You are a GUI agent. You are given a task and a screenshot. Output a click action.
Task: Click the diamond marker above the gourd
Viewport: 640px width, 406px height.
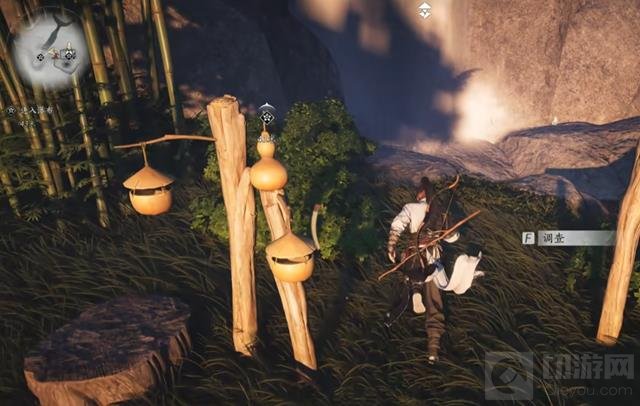coord(267,114)
